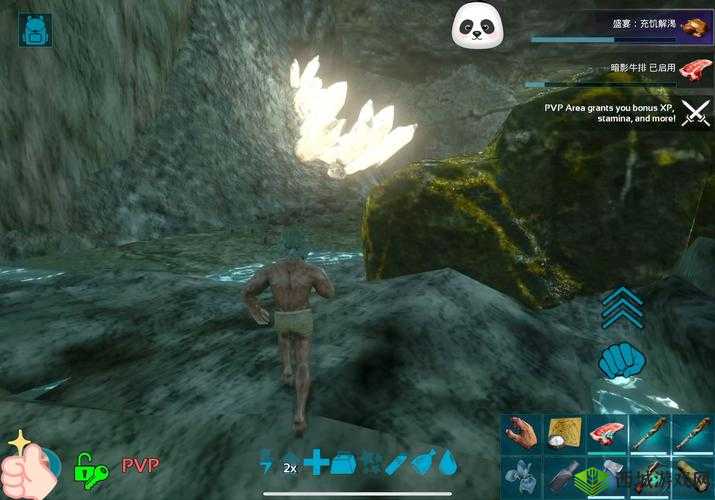
Task: Tap the shadow steak buff icon
Action: click(692, 69)
